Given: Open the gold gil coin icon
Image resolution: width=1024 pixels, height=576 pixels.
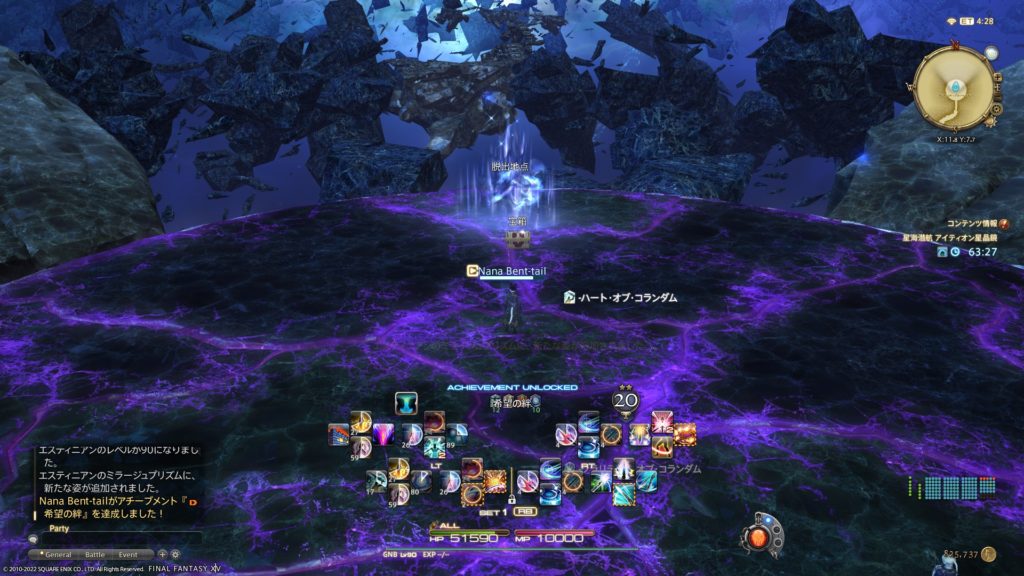Looking at the screenshot, I should tap(988, 553).
